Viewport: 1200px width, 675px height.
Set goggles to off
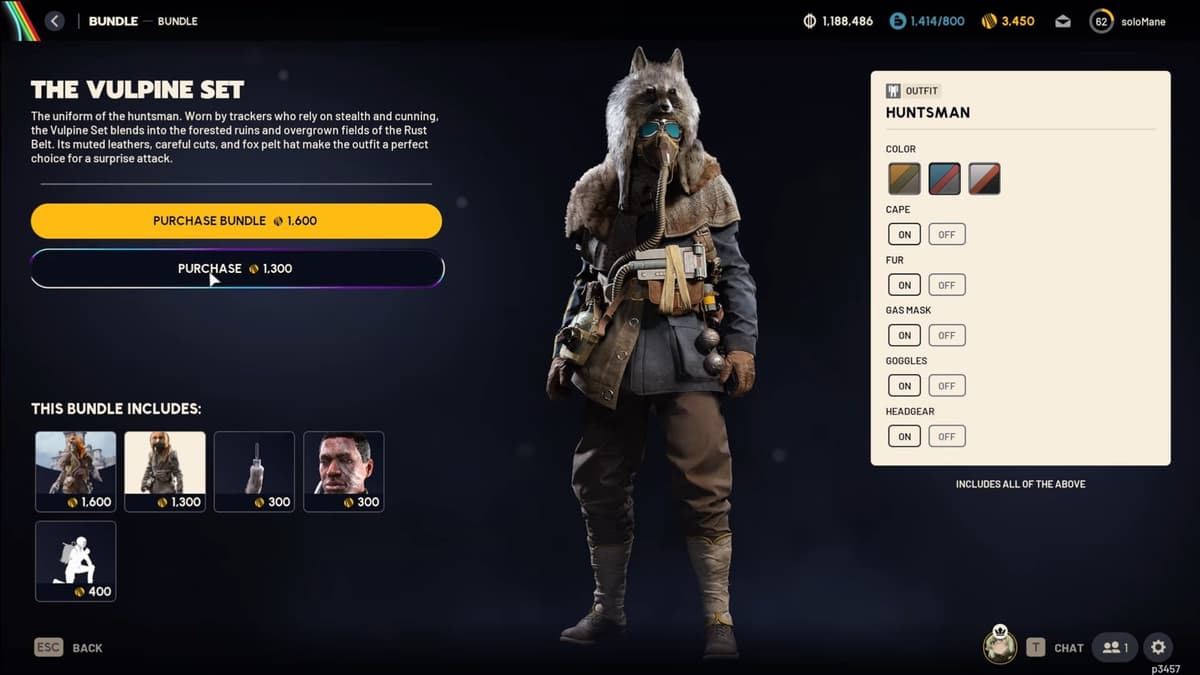pyautogui.click(x=946, y=386)
